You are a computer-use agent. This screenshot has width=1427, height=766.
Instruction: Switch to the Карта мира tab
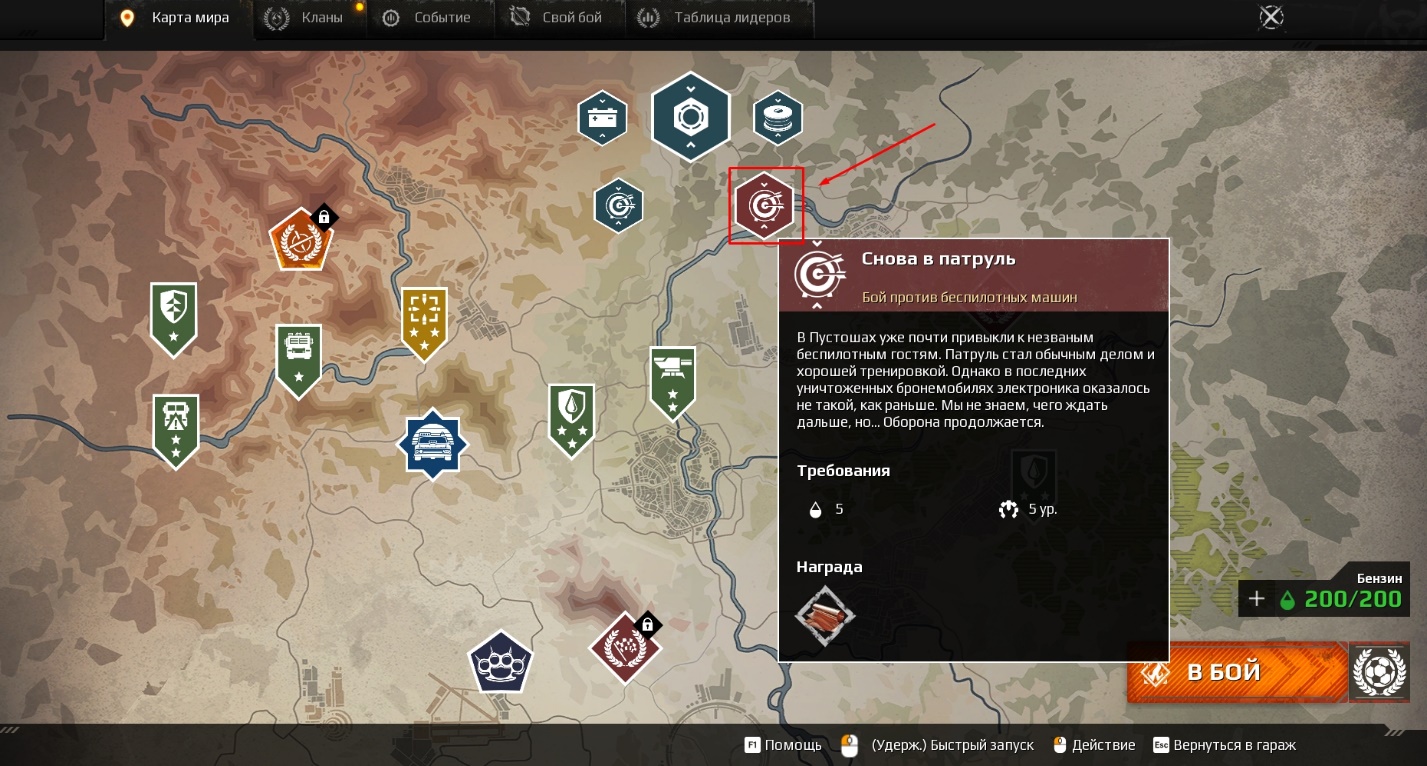tap(176, 18)
